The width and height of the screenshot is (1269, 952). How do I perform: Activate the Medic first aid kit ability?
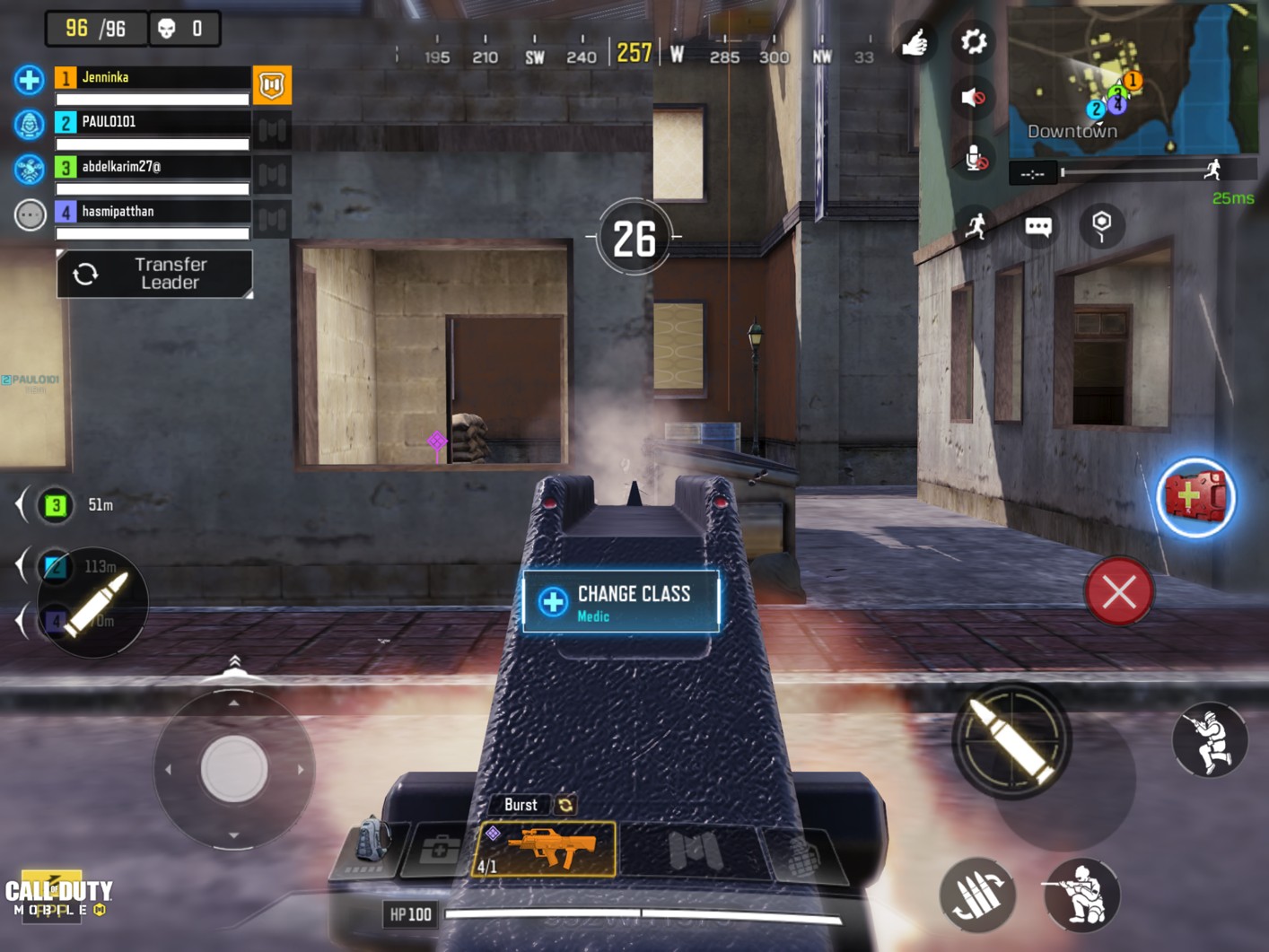pos(1195,497)
